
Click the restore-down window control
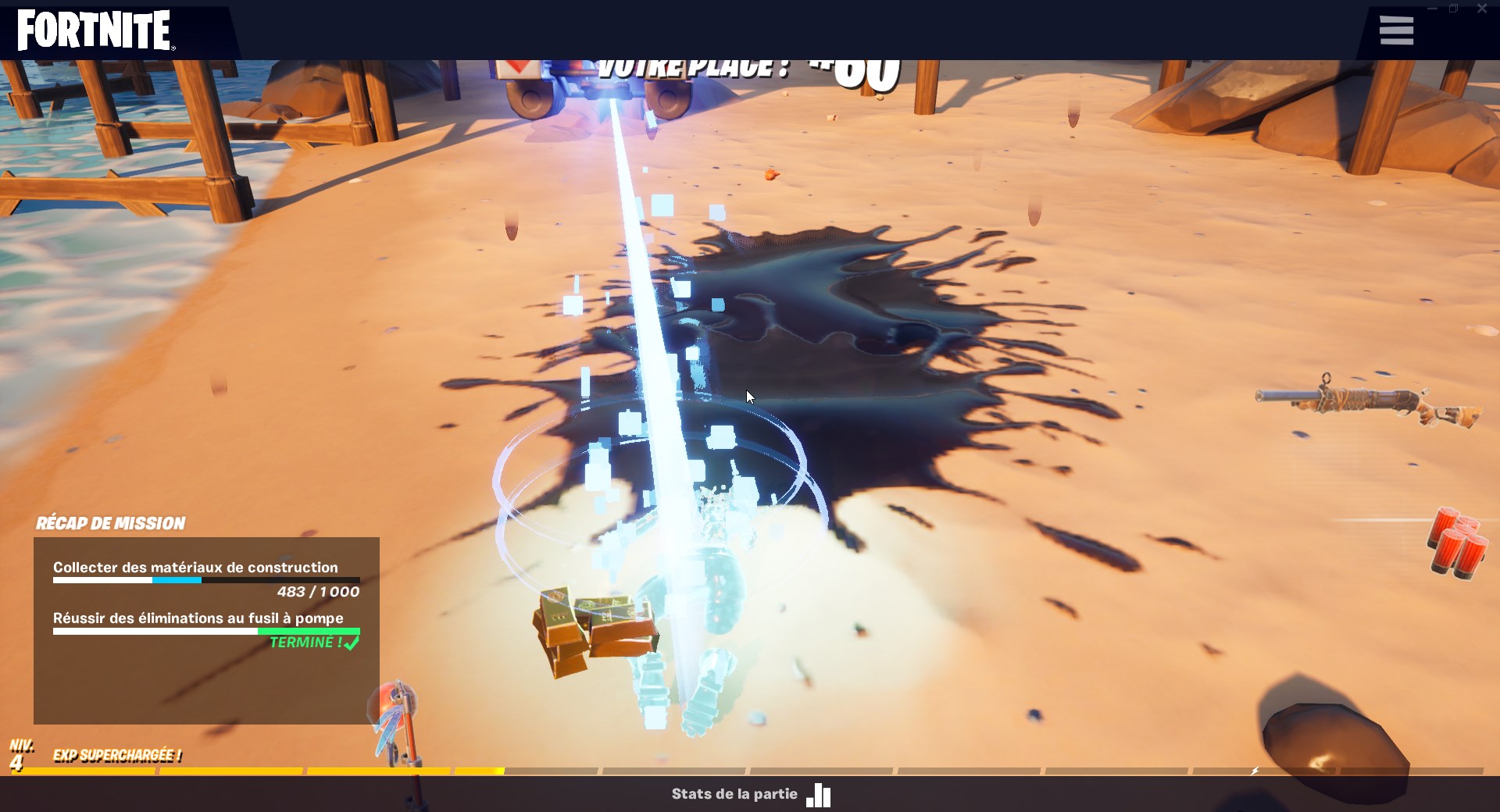coord(1453,8)
